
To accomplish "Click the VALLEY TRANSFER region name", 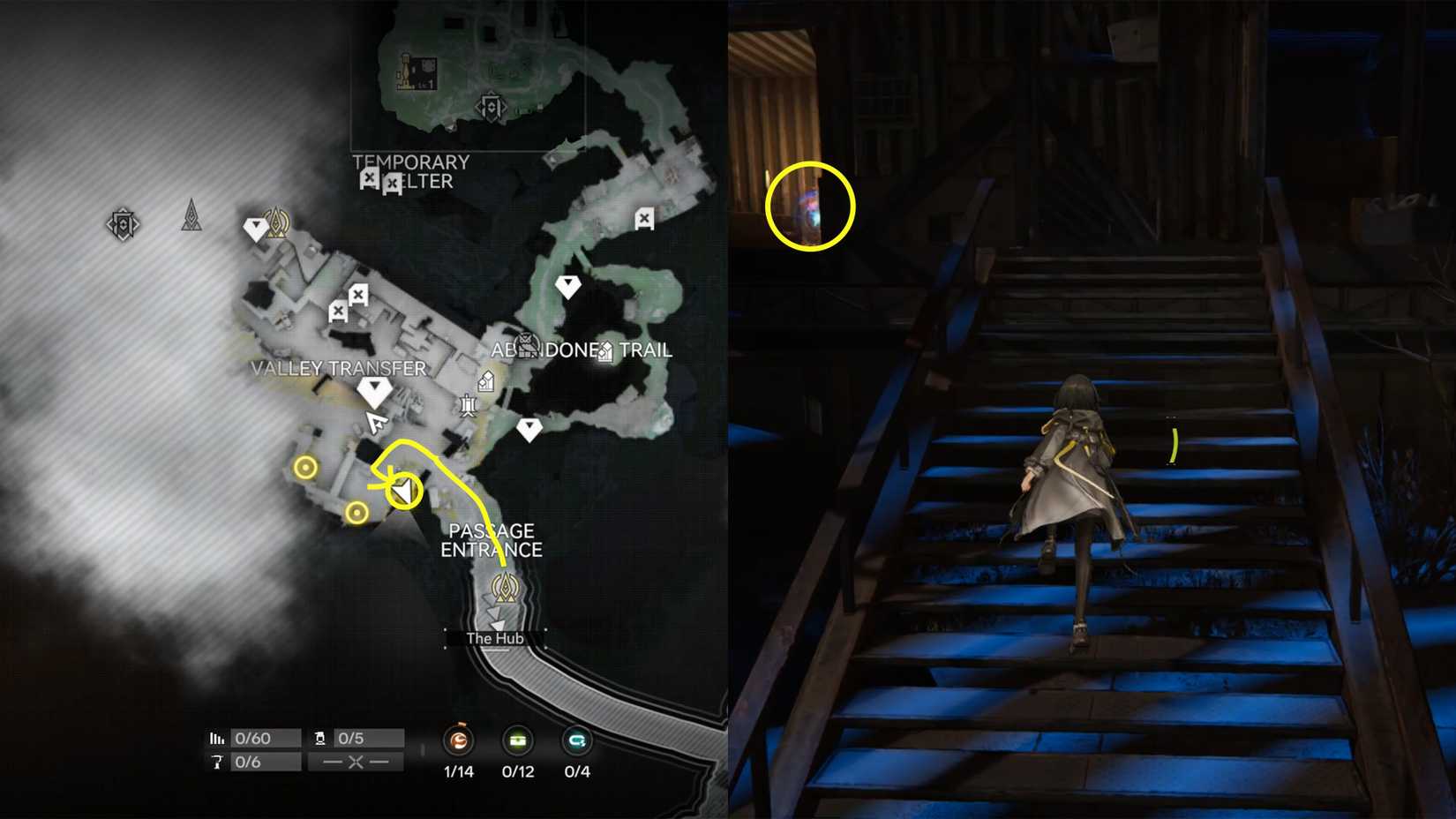I will [x=338, y=368].
